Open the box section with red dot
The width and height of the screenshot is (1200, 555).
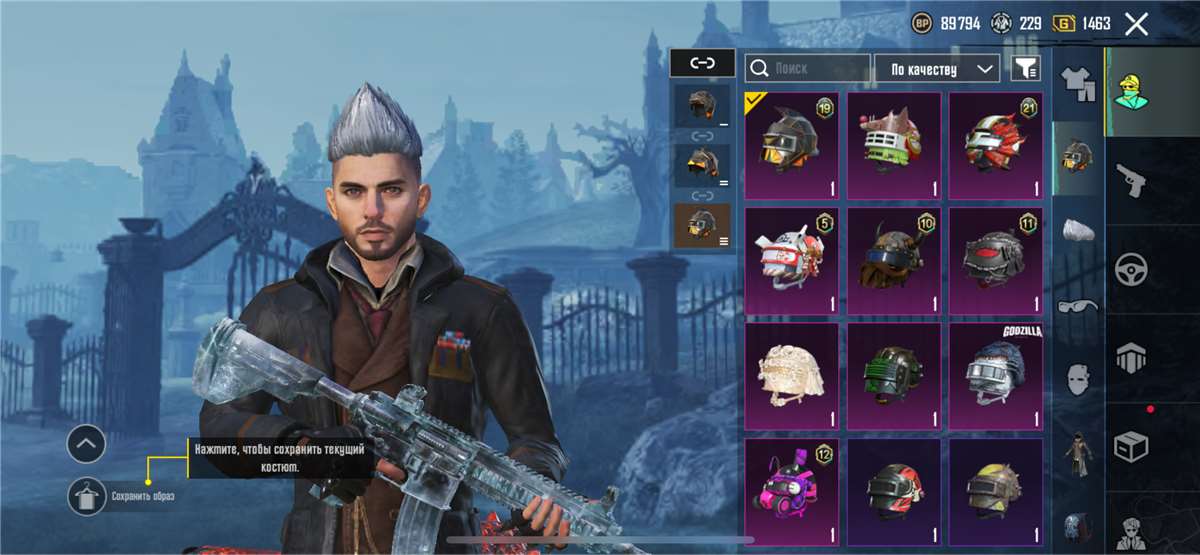coord(1131,444)
